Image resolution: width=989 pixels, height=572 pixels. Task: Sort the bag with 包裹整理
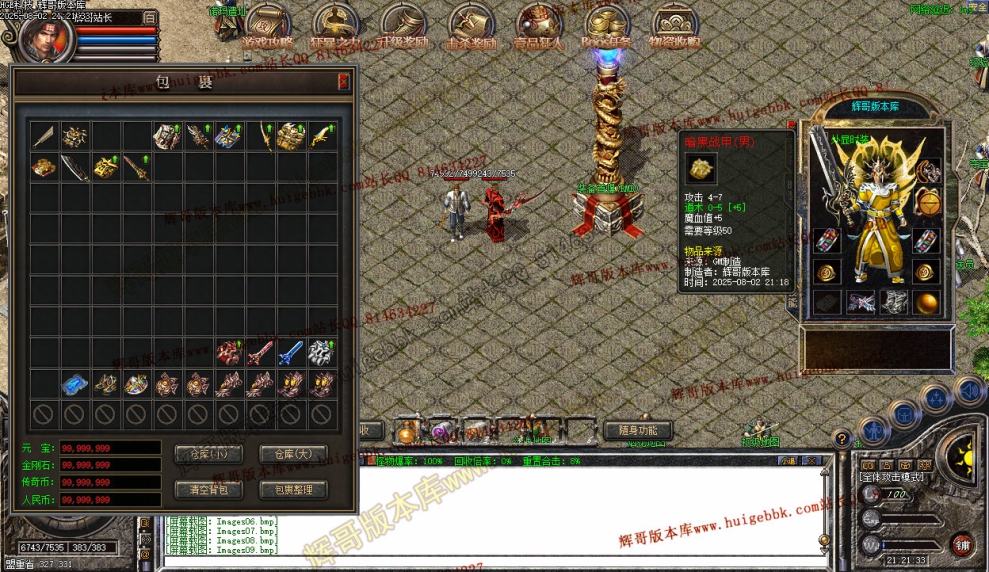(293, 489)
